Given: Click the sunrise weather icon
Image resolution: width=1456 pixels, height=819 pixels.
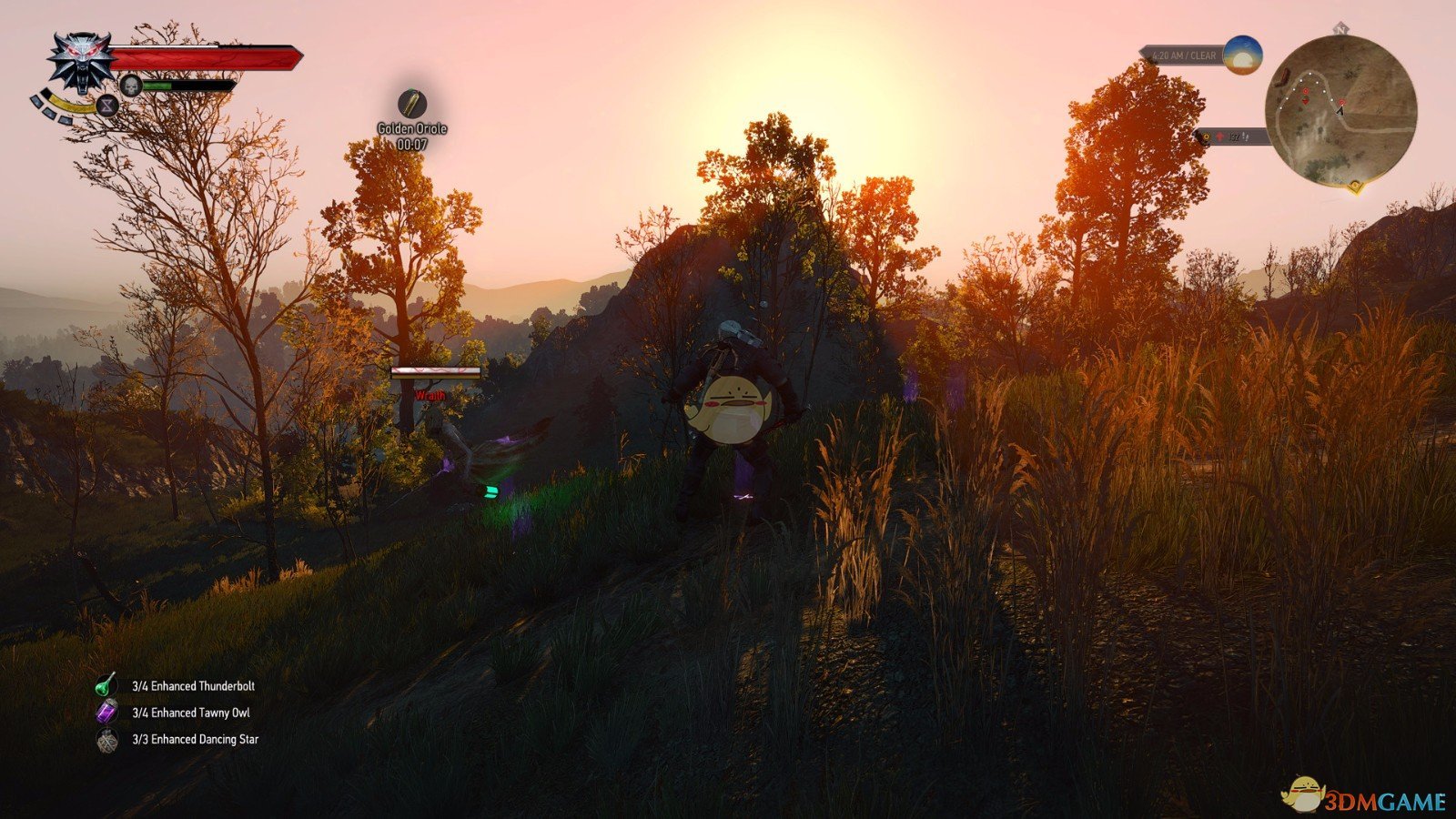Looking at the screenshot, I should click(1242, 56).
